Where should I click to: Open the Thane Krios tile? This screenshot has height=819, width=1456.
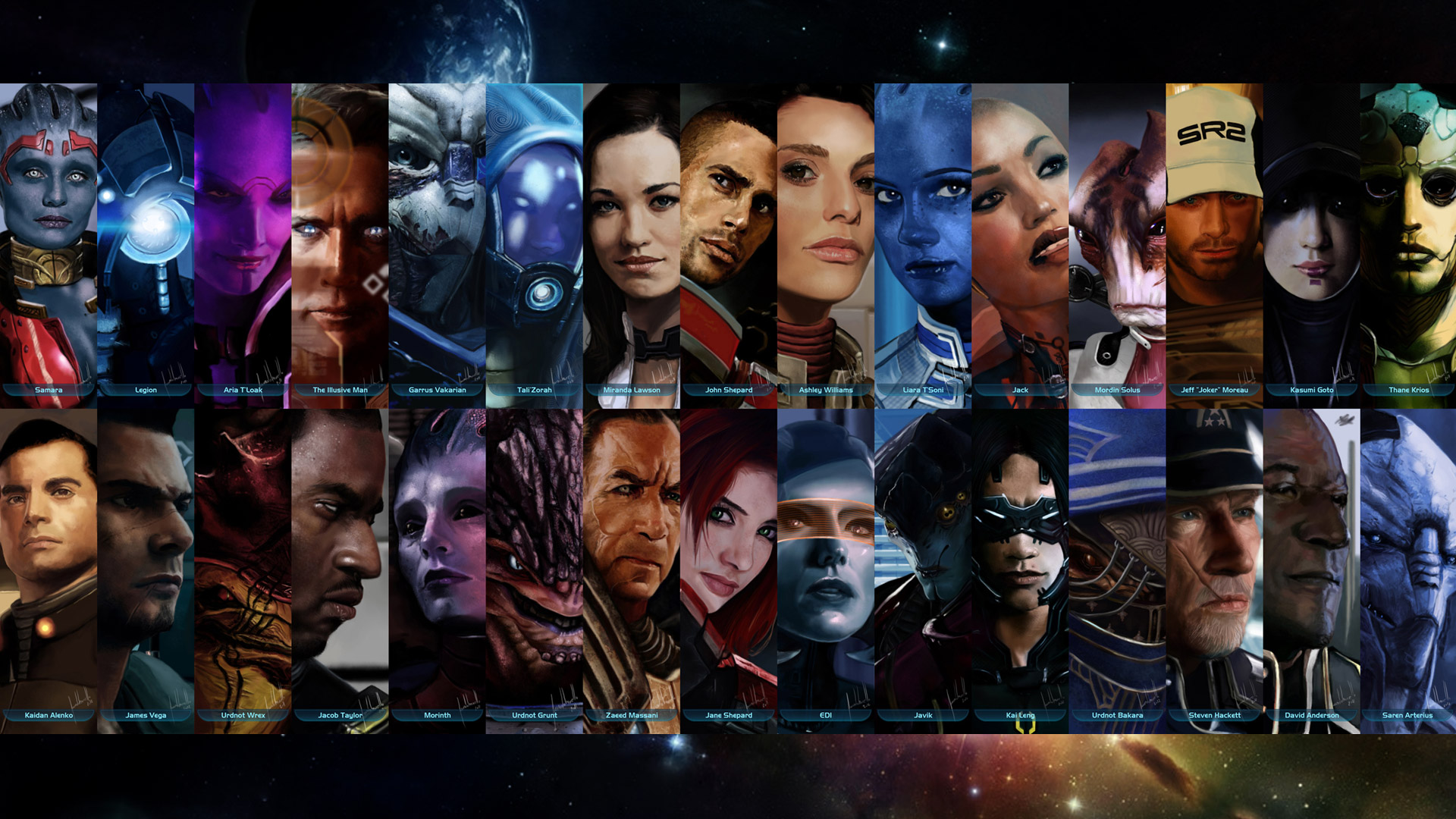[1408, 243]
